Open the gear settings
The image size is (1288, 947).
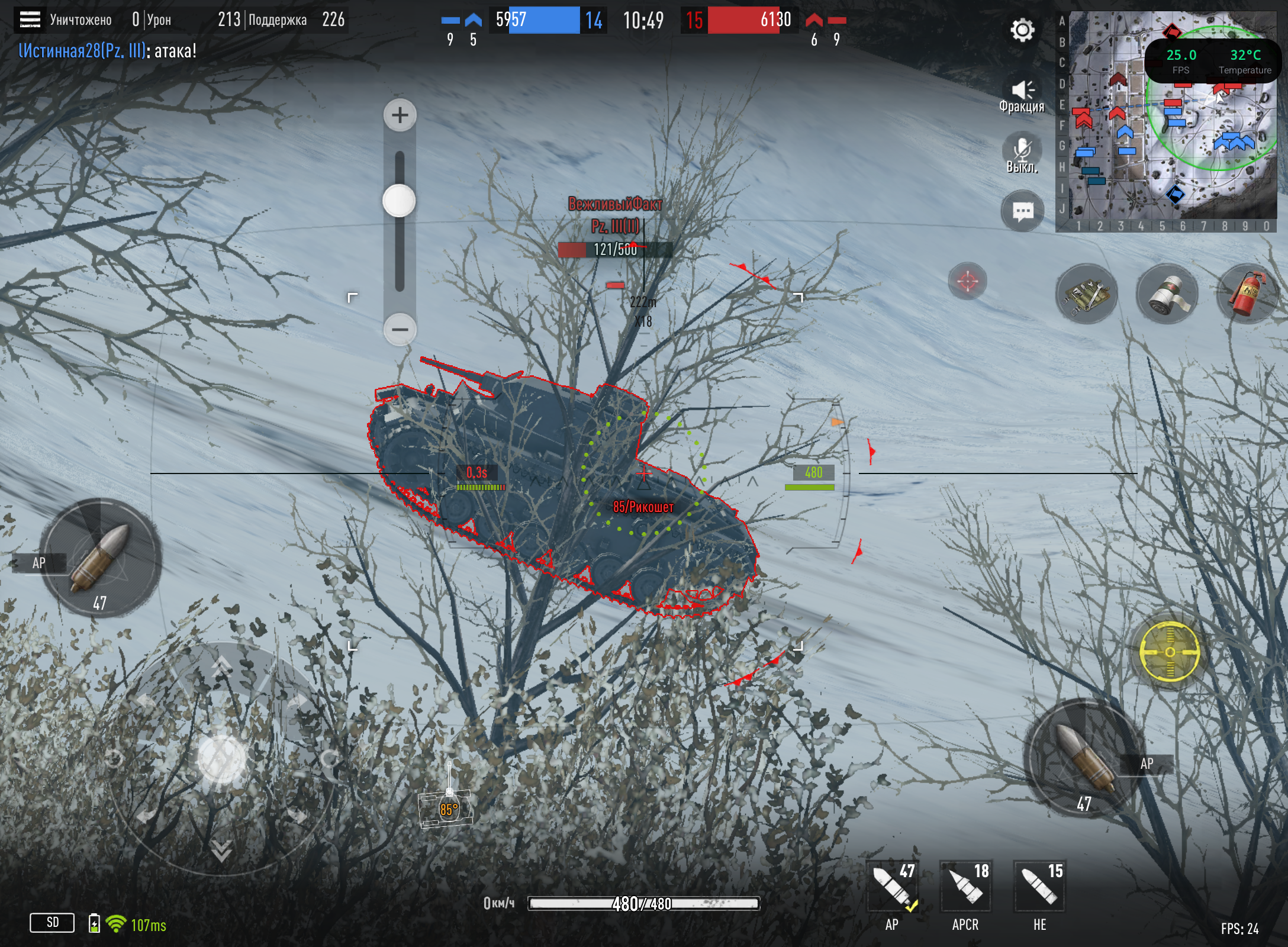(x=1022, y=30)
